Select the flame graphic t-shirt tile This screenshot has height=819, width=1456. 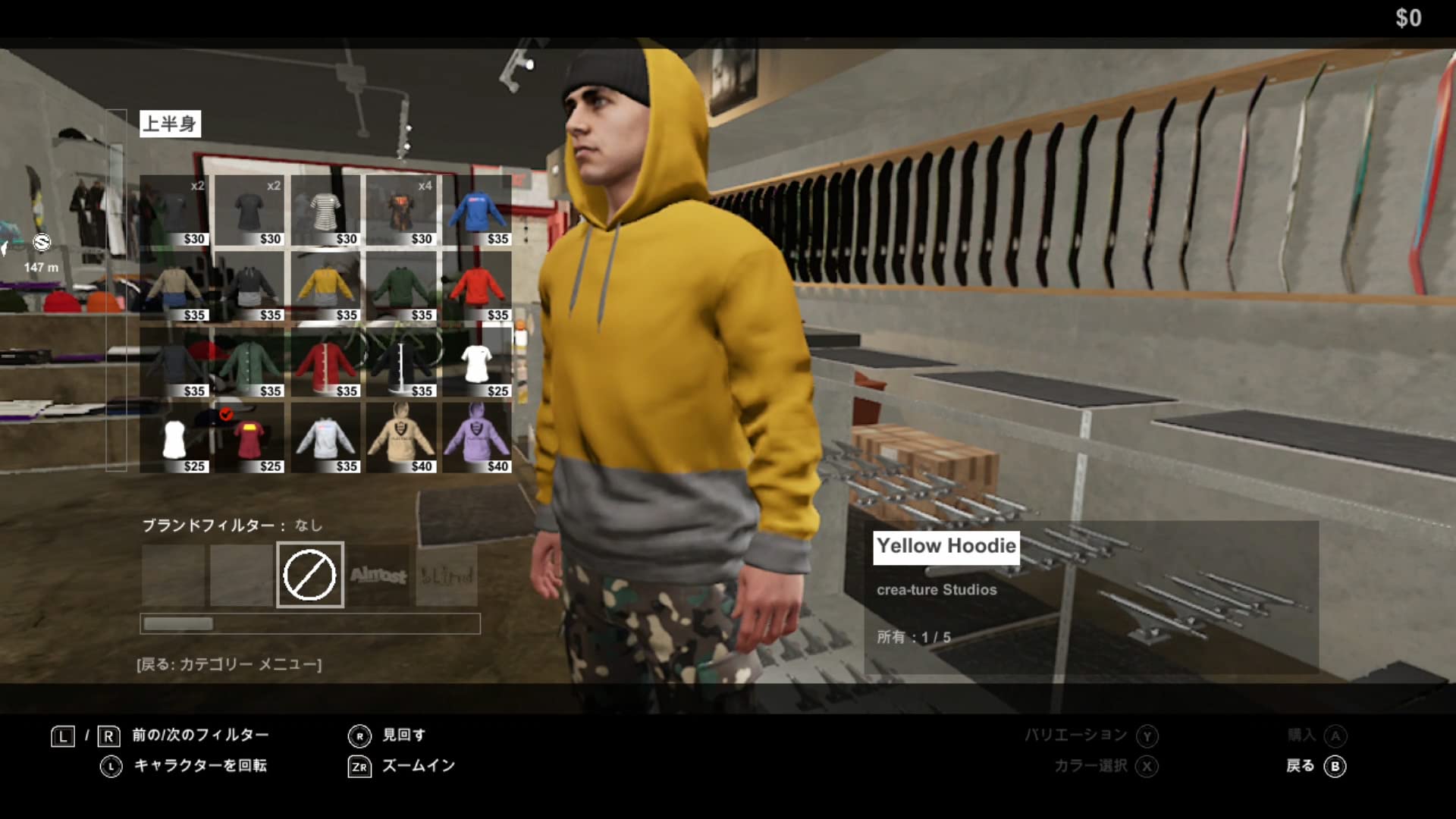(401, 210)
